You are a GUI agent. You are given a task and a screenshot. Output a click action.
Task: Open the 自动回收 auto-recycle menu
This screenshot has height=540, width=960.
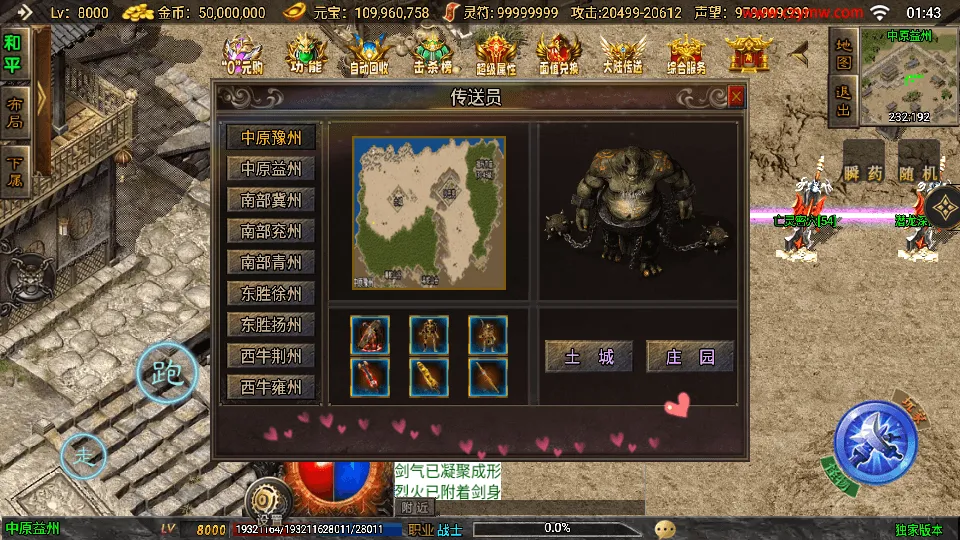click(x=369, y=55)
